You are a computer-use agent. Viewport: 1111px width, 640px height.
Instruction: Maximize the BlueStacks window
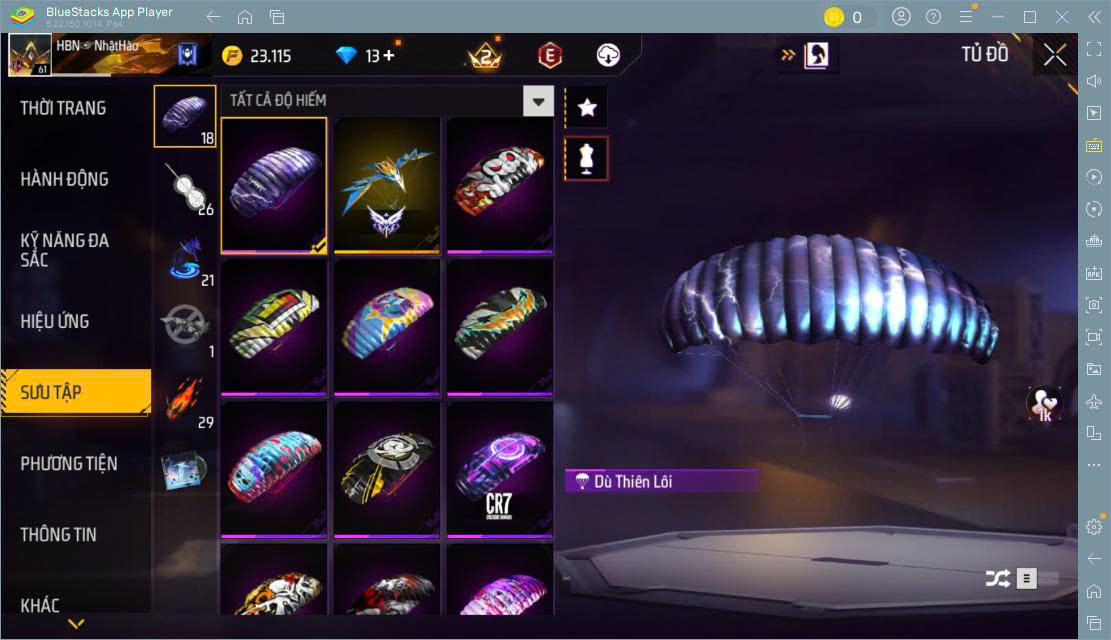pos(1030,17)
